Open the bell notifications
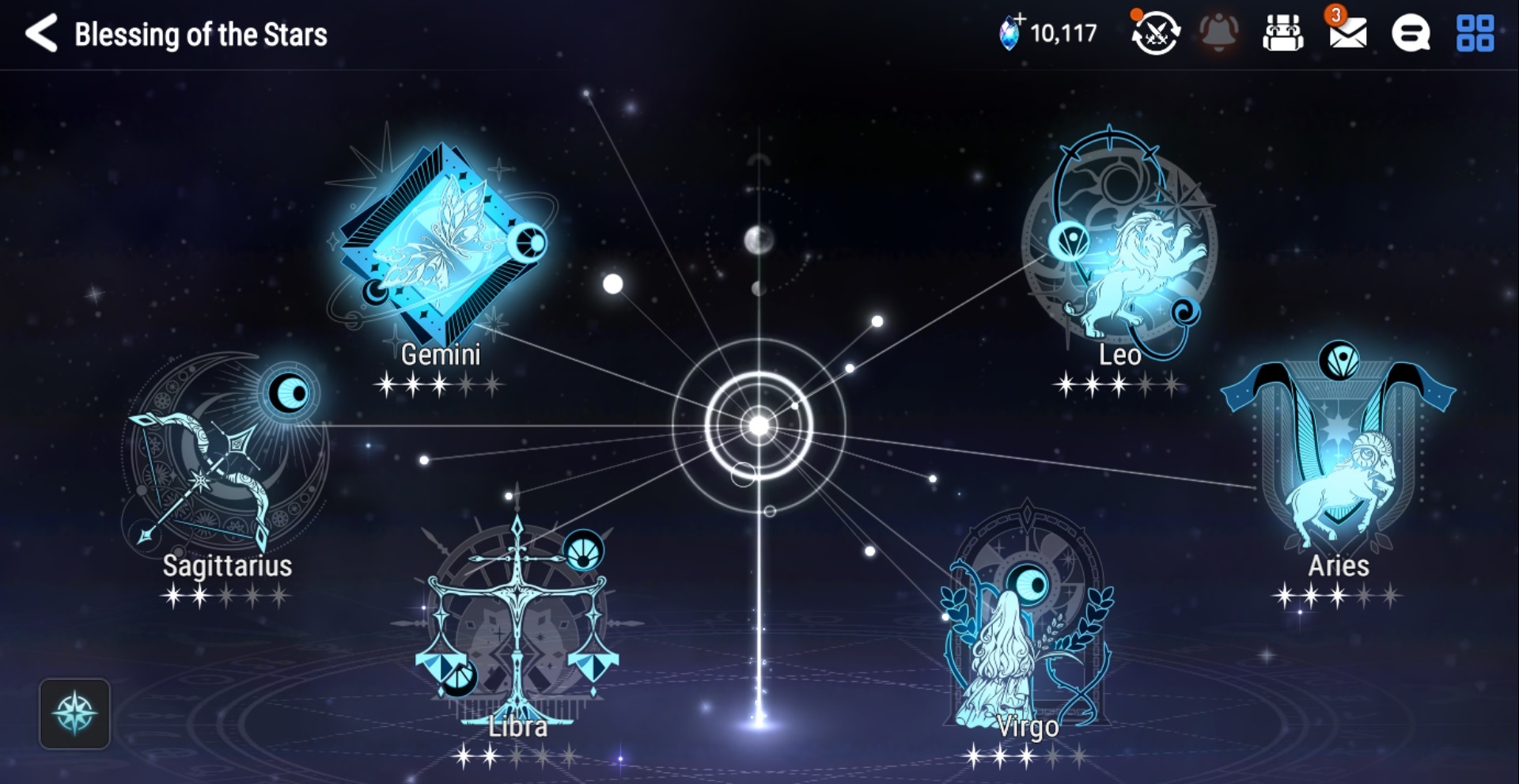The image size is (1519, 784). click(1219, 34)
